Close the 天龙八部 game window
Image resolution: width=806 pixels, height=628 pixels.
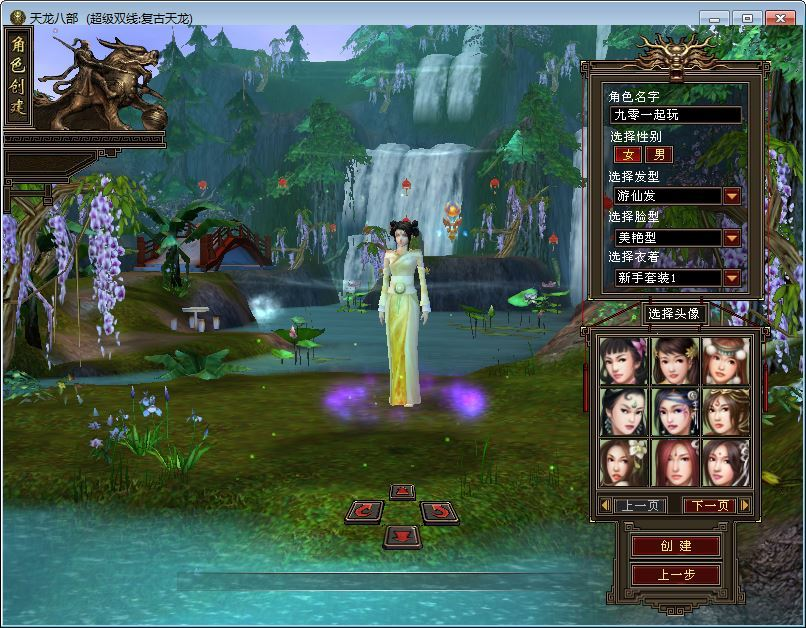[781, 18]
